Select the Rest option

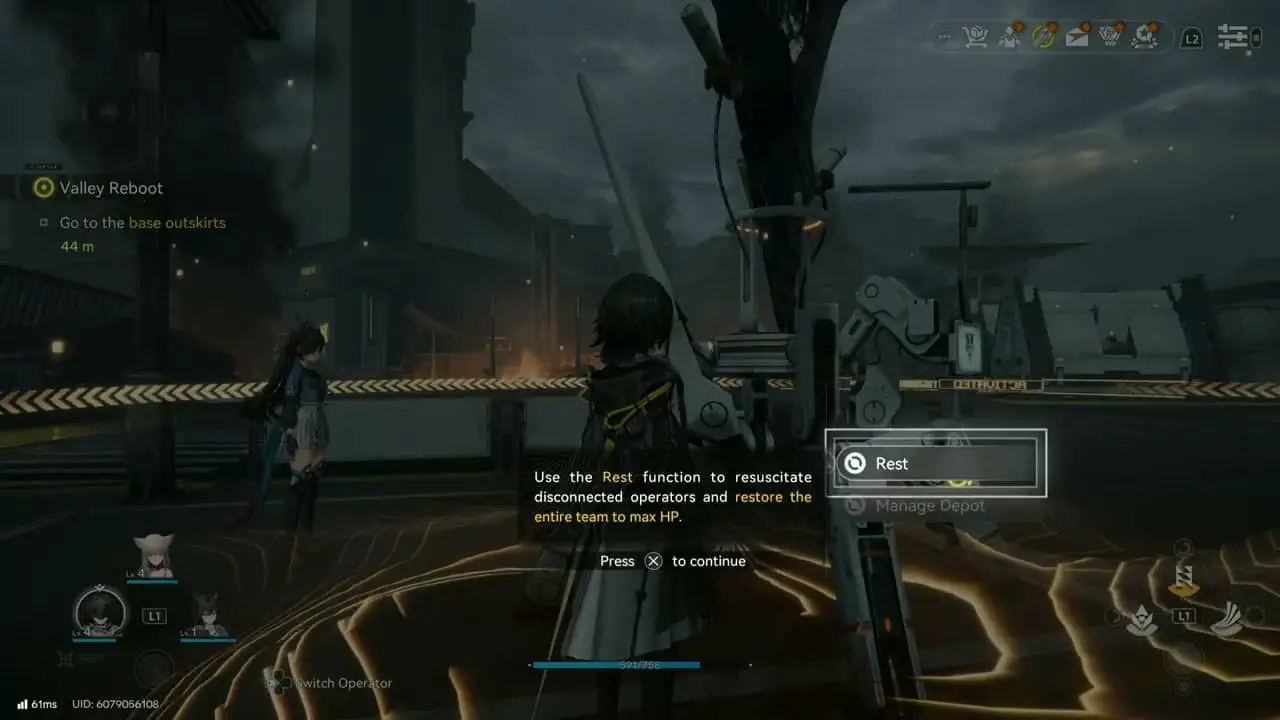click(x=935, y=463)
